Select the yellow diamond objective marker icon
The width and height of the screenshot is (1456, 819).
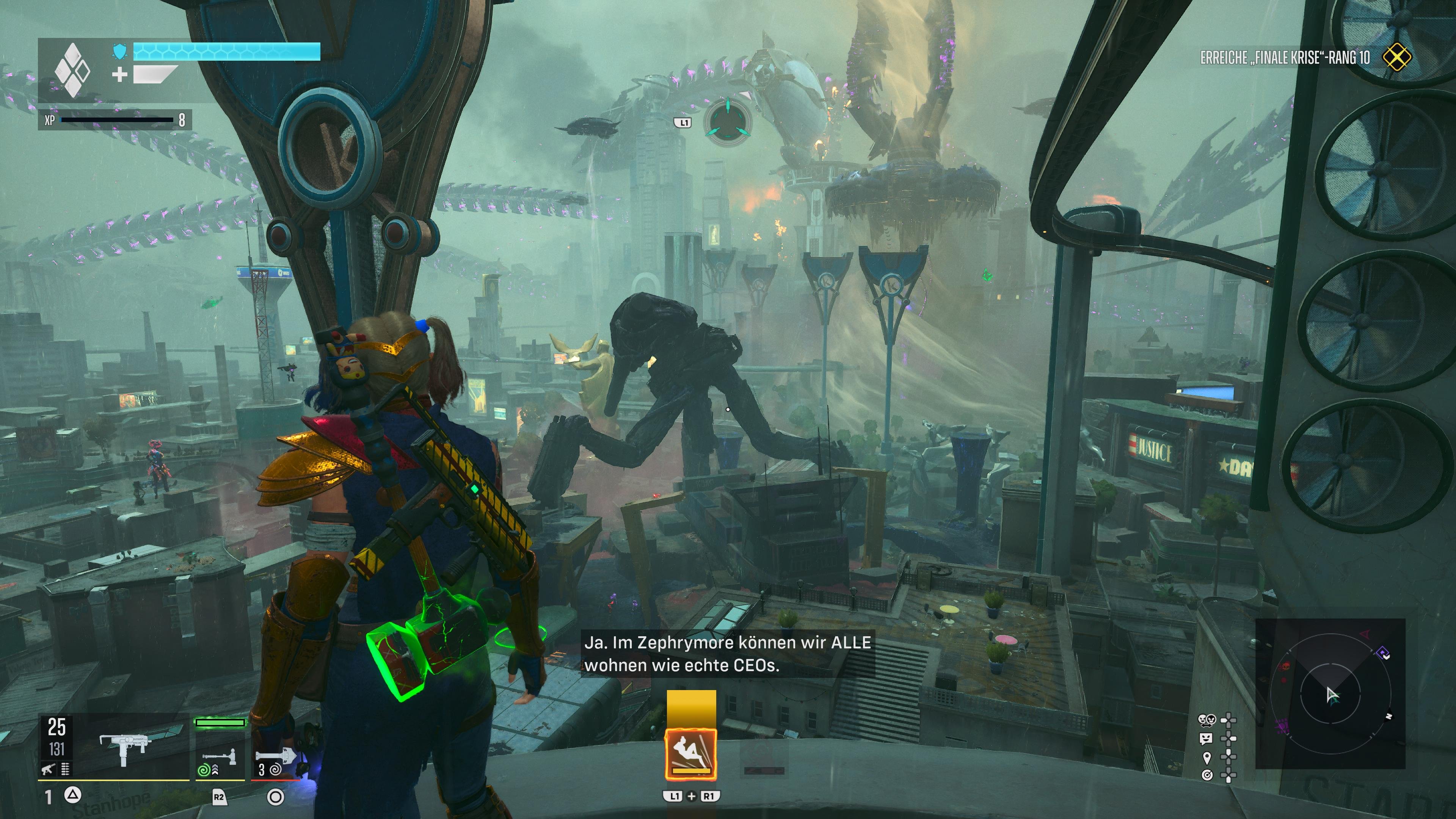[1396, 58]
